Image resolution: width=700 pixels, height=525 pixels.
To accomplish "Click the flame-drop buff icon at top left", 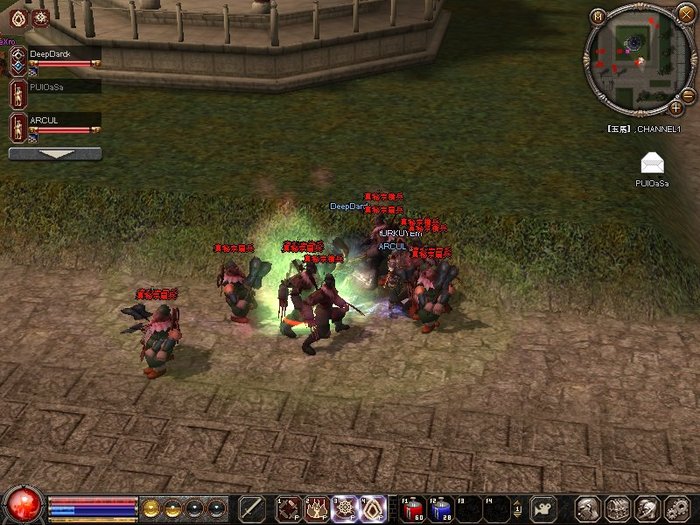I will point(18,18).
